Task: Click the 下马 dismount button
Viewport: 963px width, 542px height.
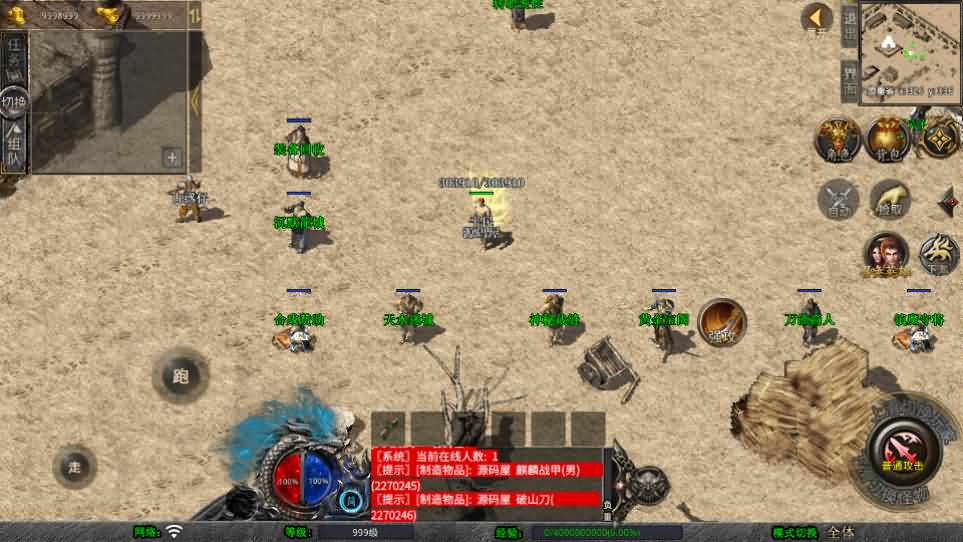Action: [x=938, y=254]
